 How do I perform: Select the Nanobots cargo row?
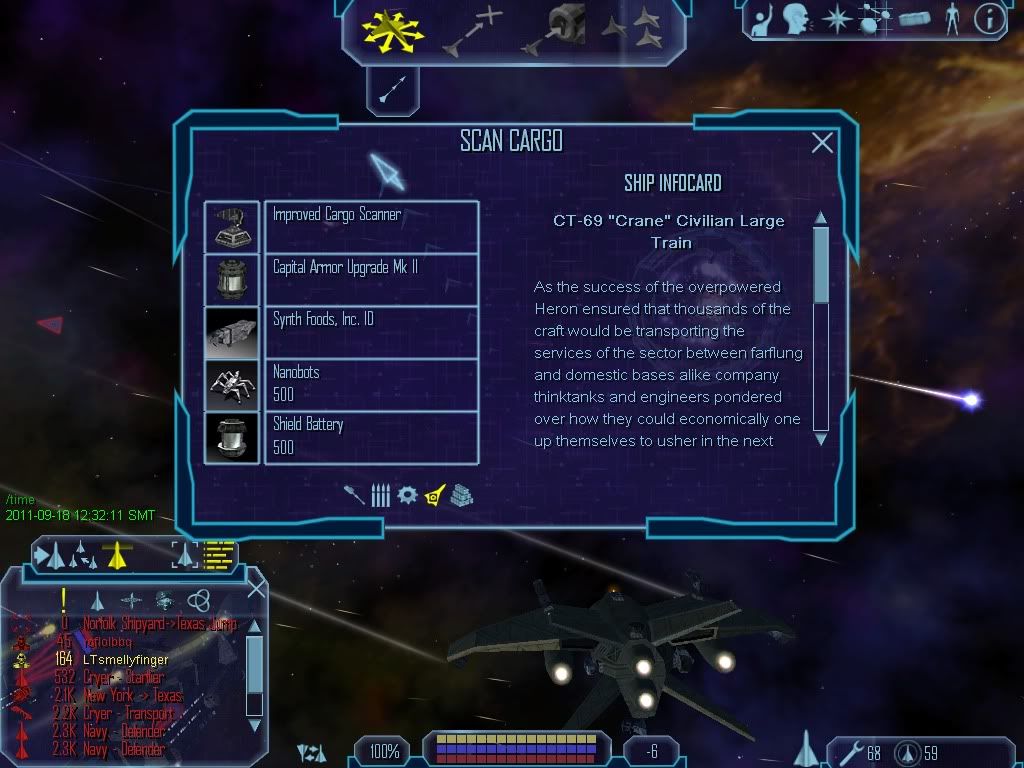click(371, 383)
